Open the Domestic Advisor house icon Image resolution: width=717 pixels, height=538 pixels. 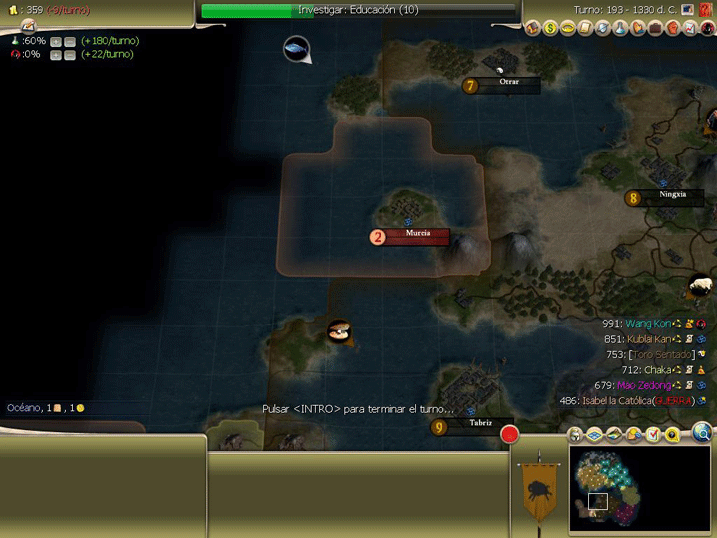532,28
